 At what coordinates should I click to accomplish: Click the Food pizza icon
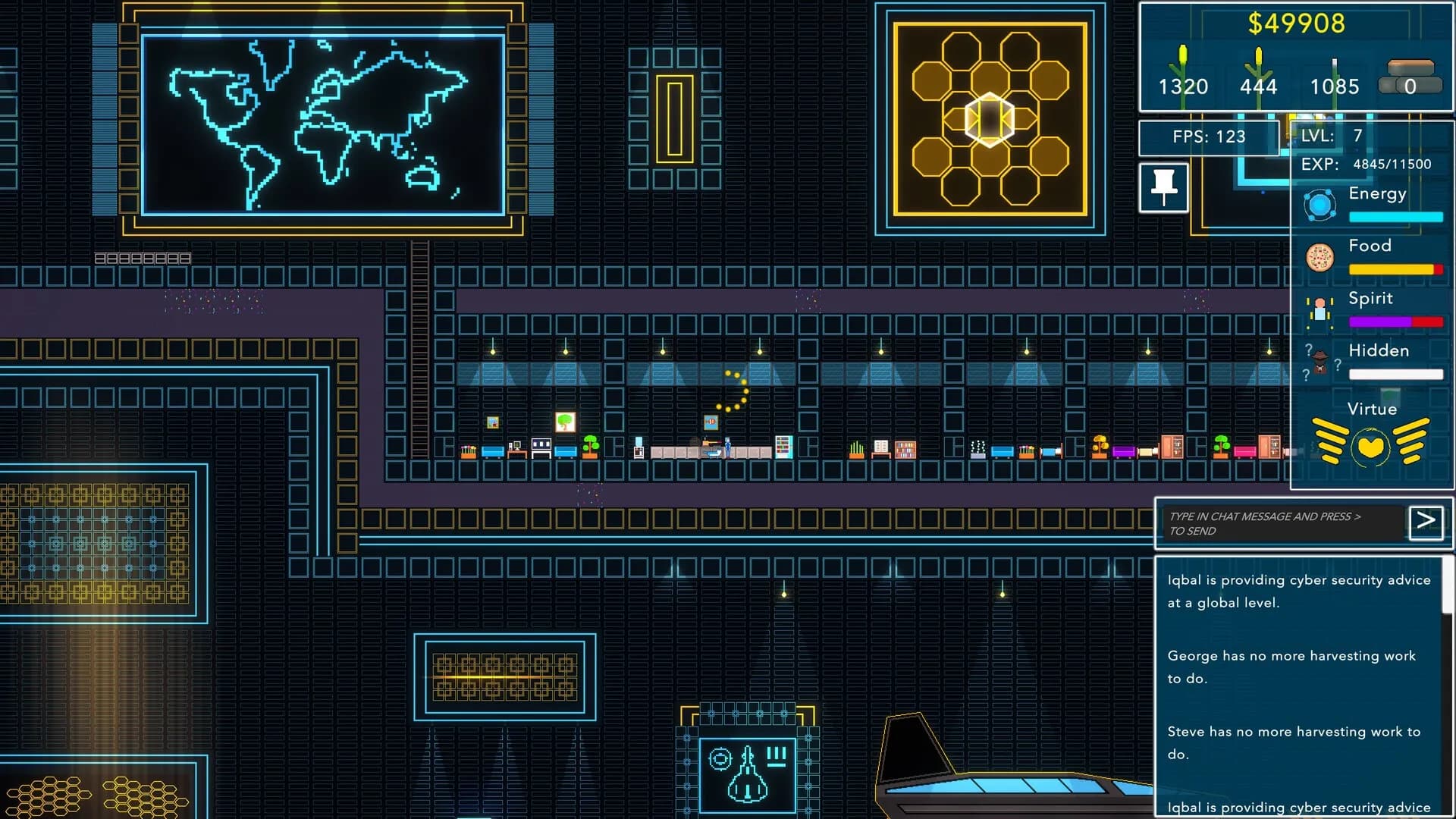pyautogui.click(x=1319, y=258)
